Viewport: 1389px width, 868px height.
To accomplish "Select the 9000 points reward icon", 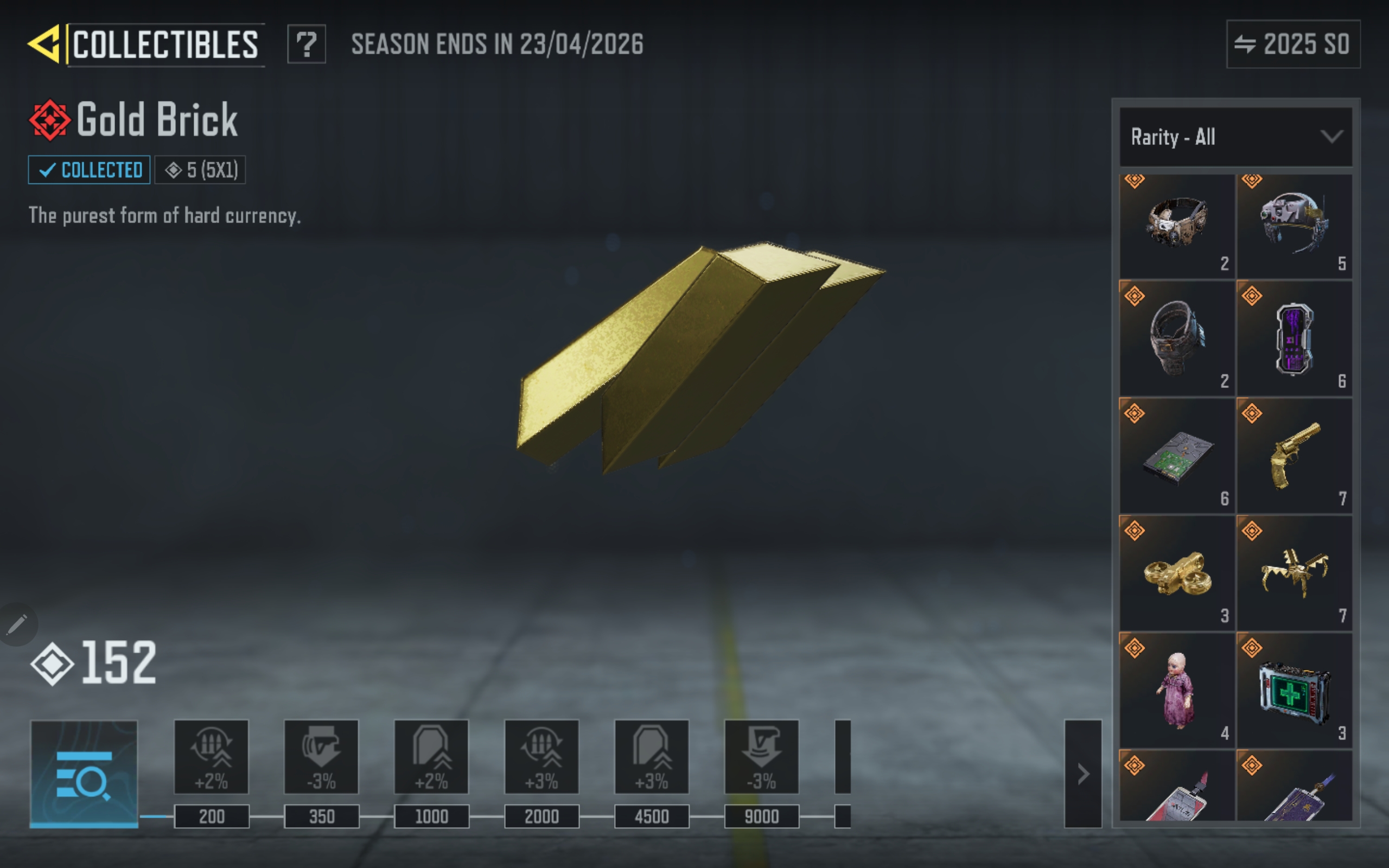I will point(762,757).
